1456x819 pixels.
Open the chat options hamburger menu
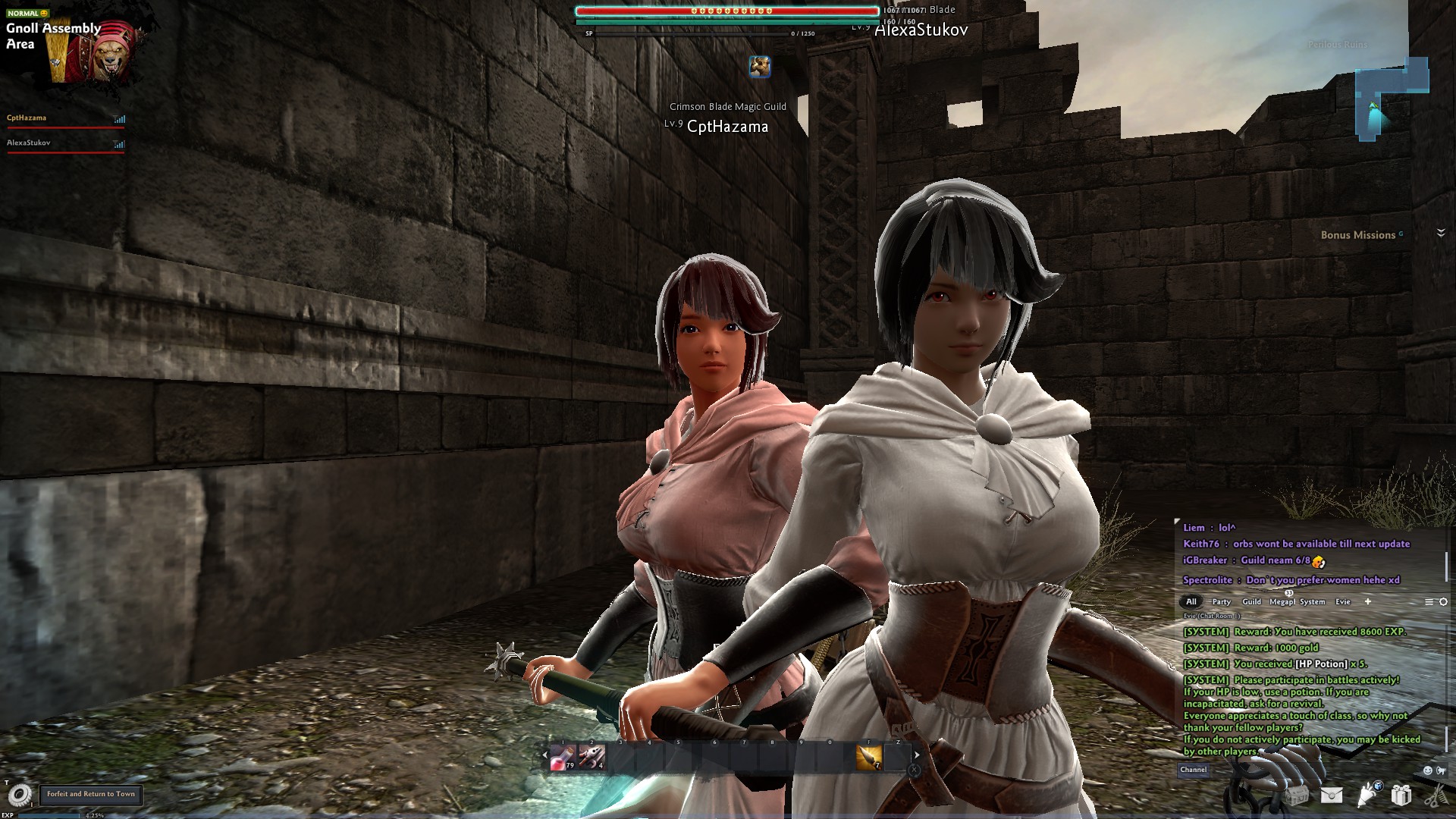(x=1429, y=601)
